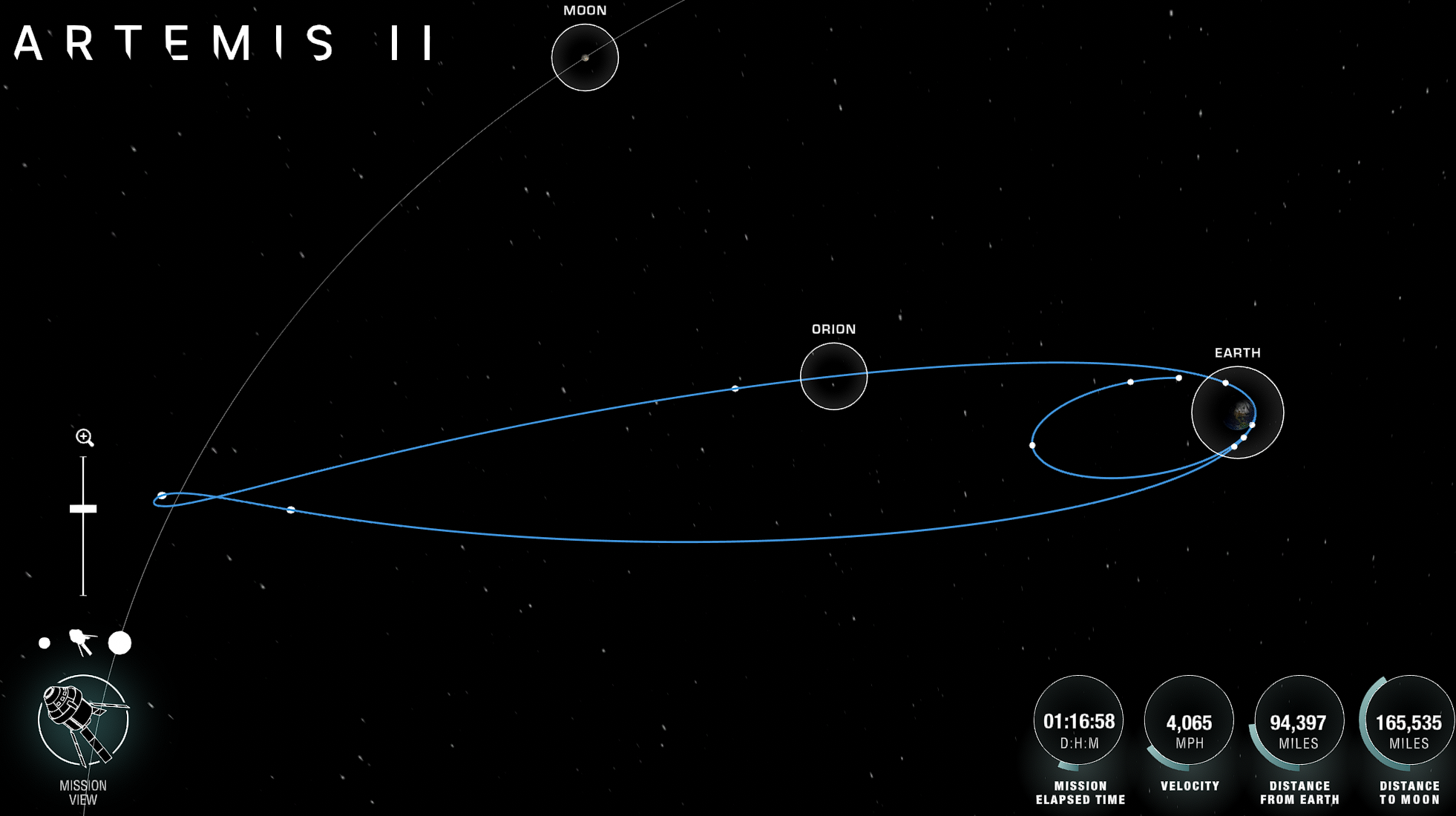Viewport: 1456px width, 816px height.
Task: Select the large white circle view icon
Action: [x=119, y=643]
